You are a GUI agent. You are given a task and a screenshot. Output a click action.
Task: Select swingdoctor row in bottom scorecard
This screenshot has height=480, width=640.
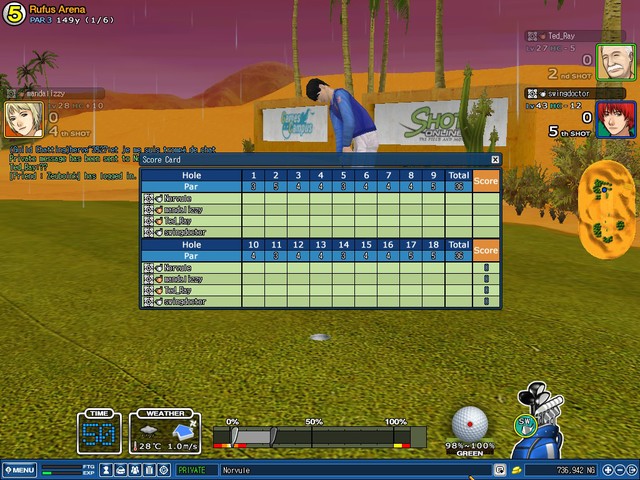190,300
